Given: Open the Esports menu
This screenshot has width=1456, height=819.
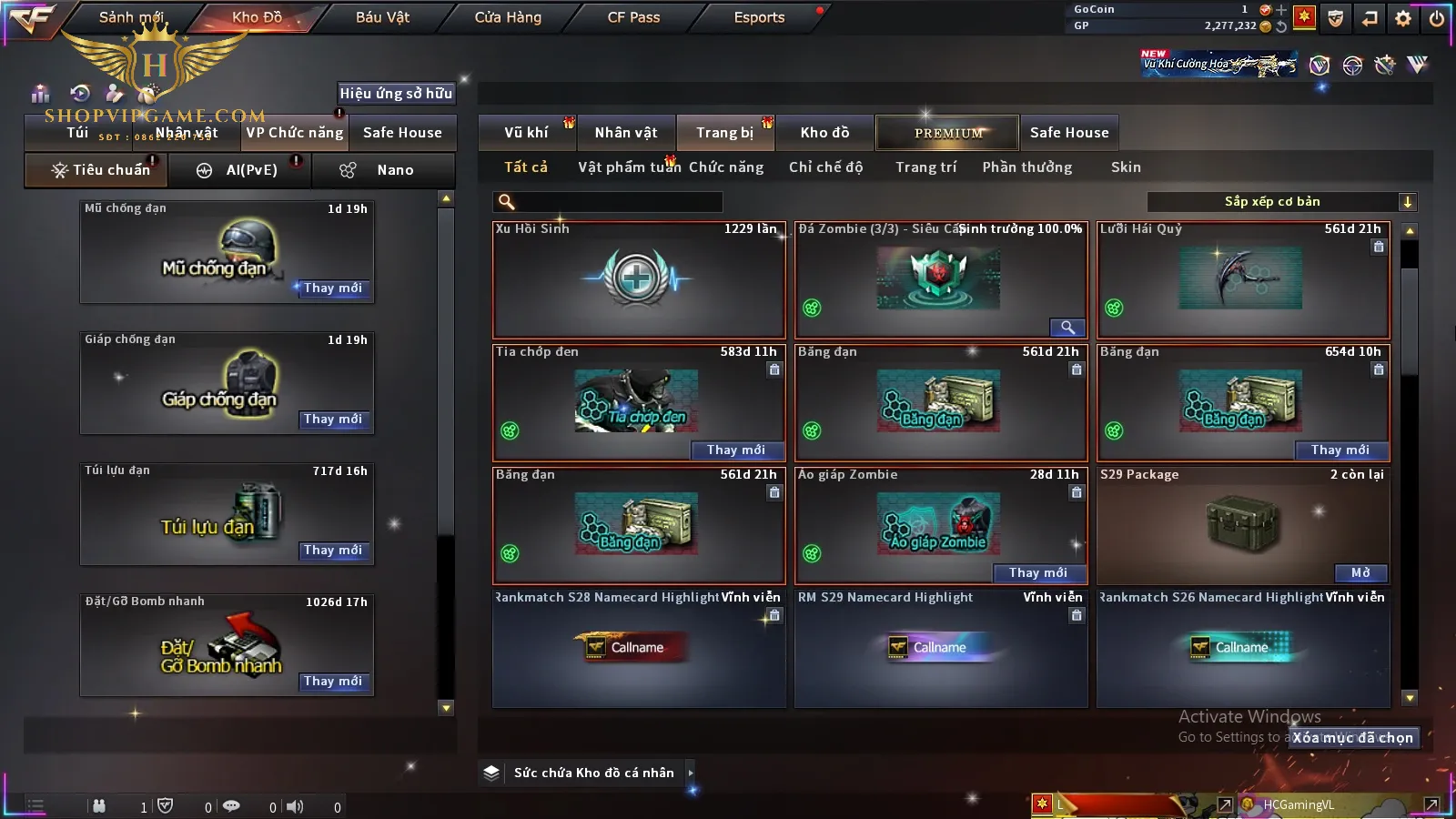Looking at the screenshot, I should point(759,17).
